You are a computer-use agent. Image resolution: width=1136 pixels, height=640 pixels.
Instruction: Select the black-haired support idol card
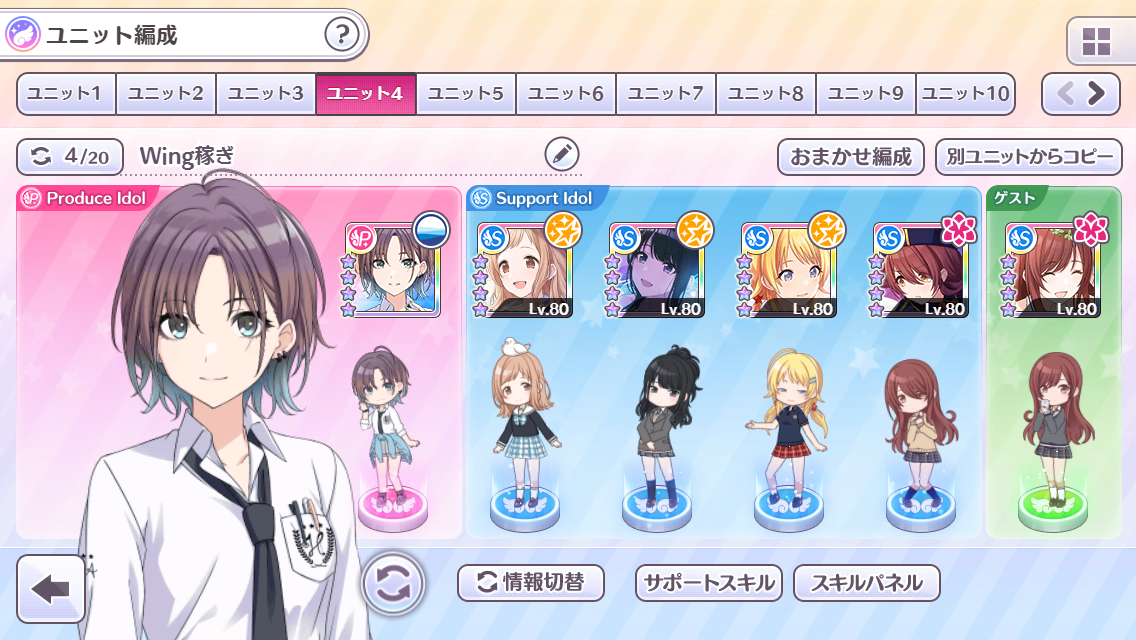pos(658,270)
